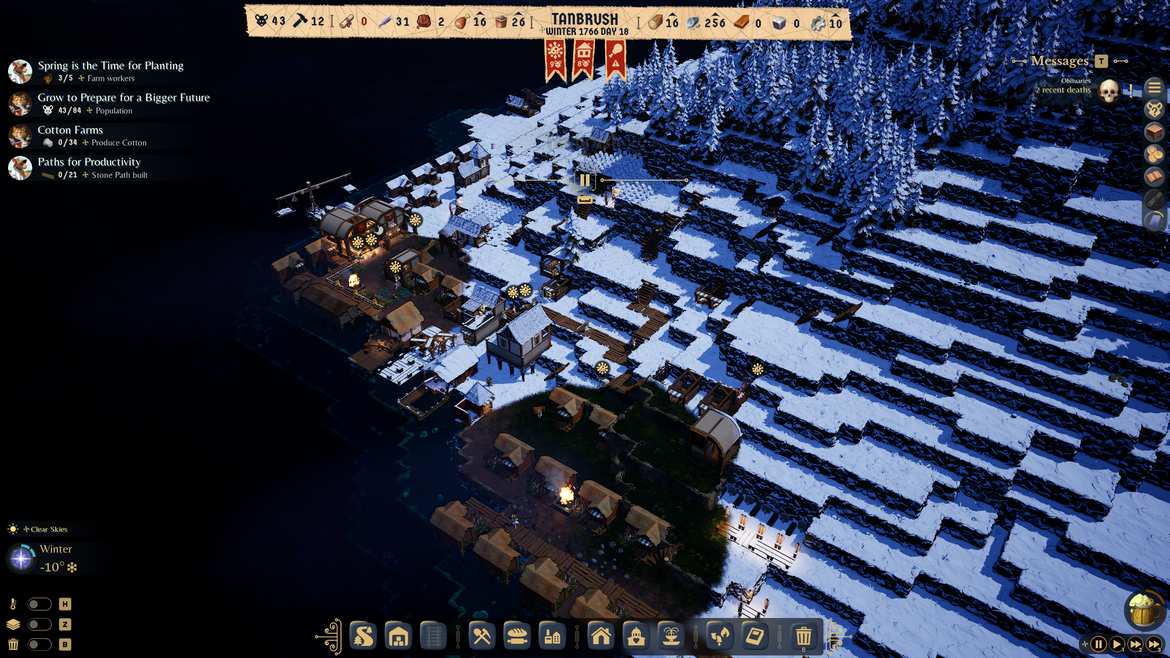Open the gold coins trade panel

[1154, 154]
